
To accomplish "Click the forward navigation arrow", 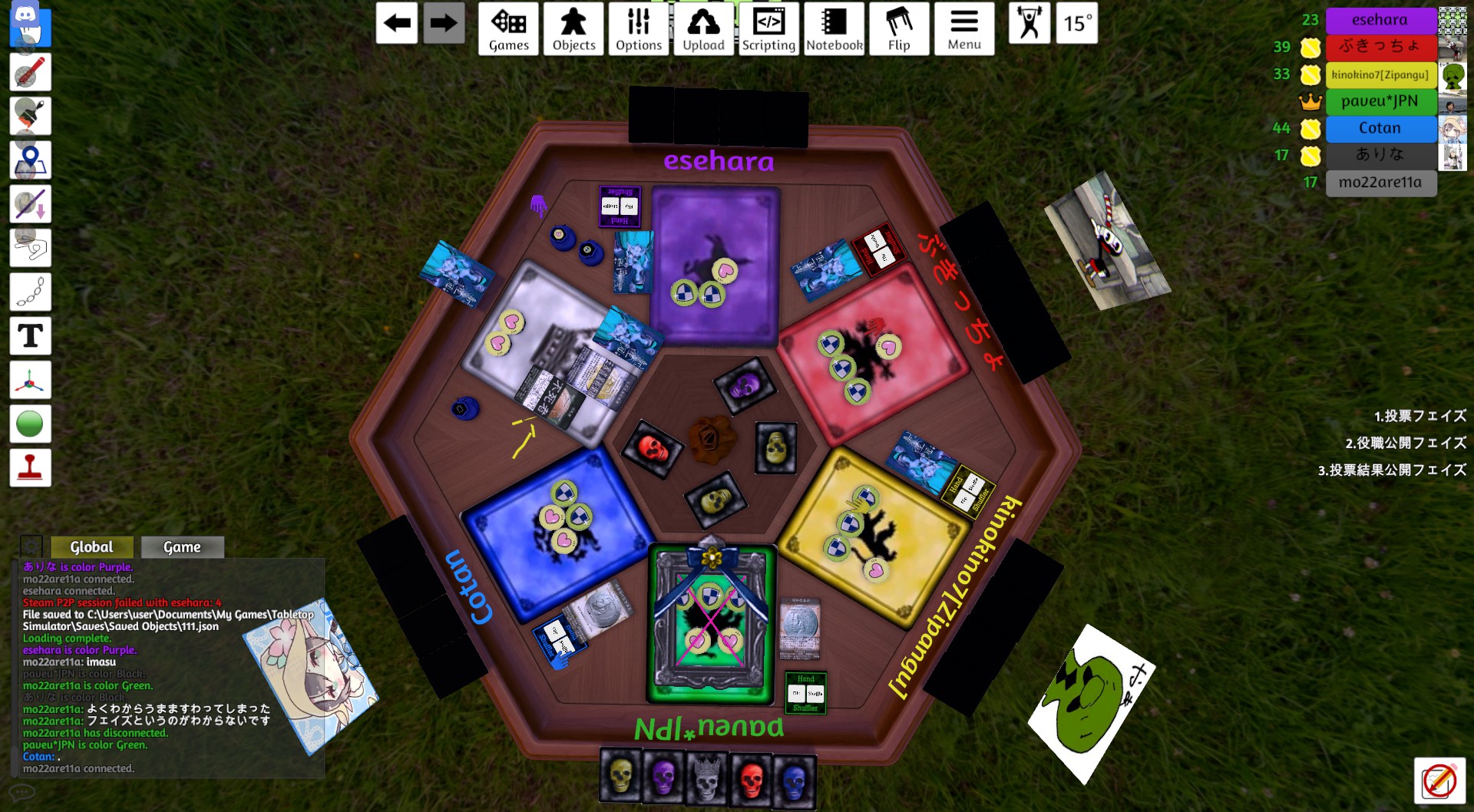I will coord(444,23).
